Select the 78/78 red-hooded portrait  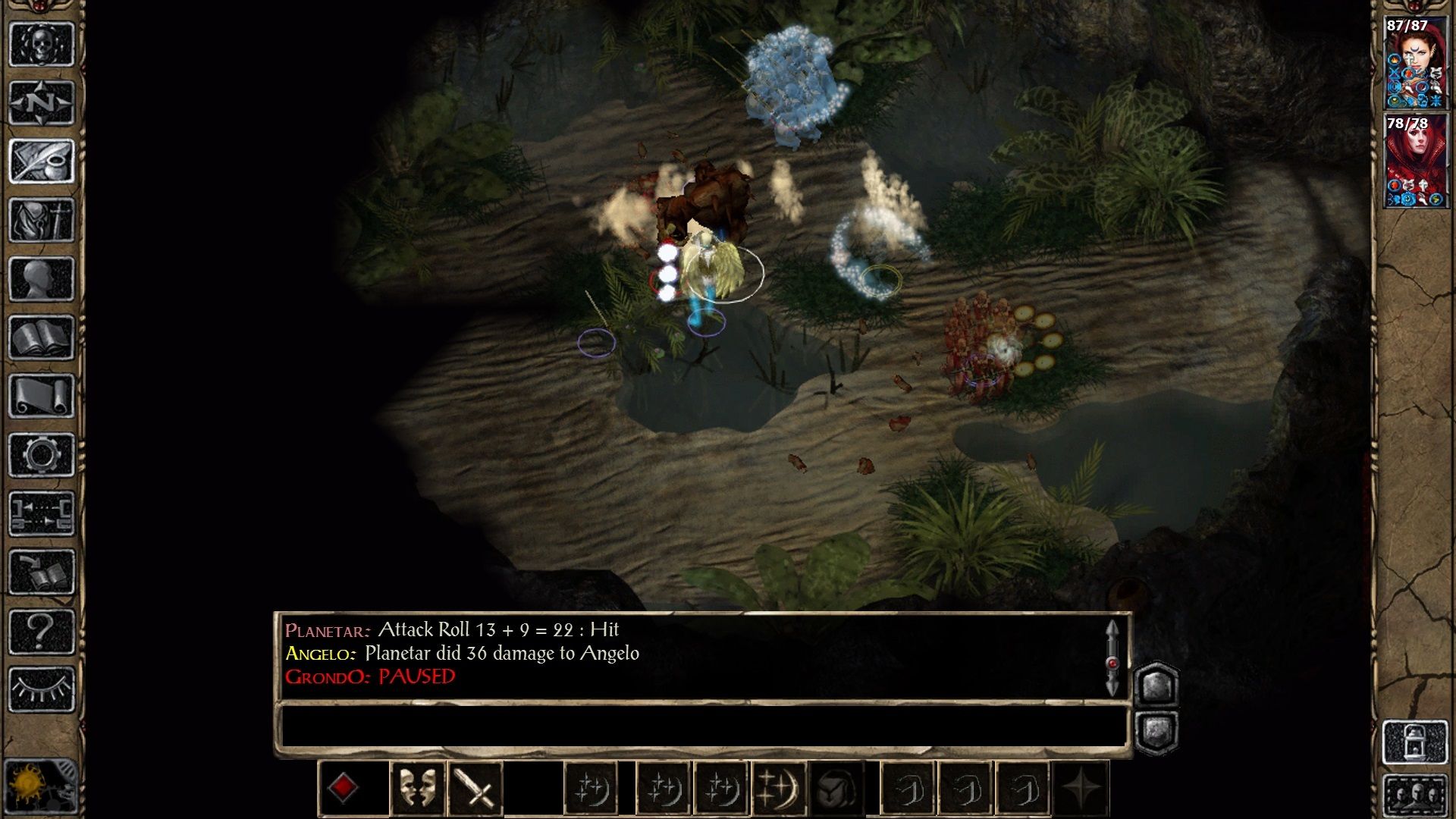pos(1416,161)
